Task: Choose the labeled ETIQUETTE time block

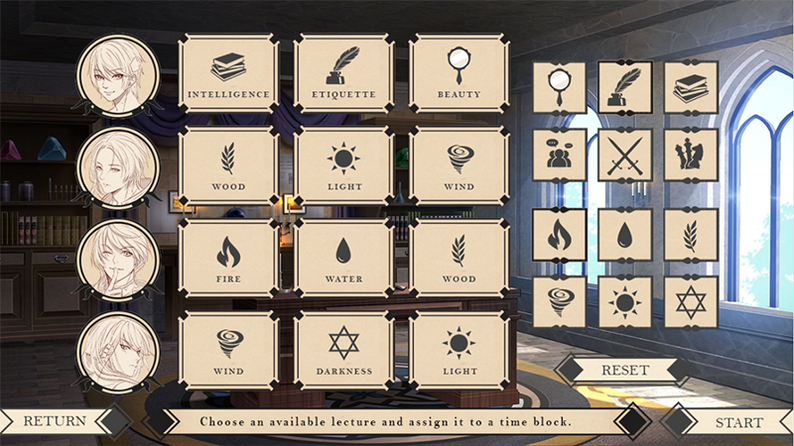Action: pos(343,74)
